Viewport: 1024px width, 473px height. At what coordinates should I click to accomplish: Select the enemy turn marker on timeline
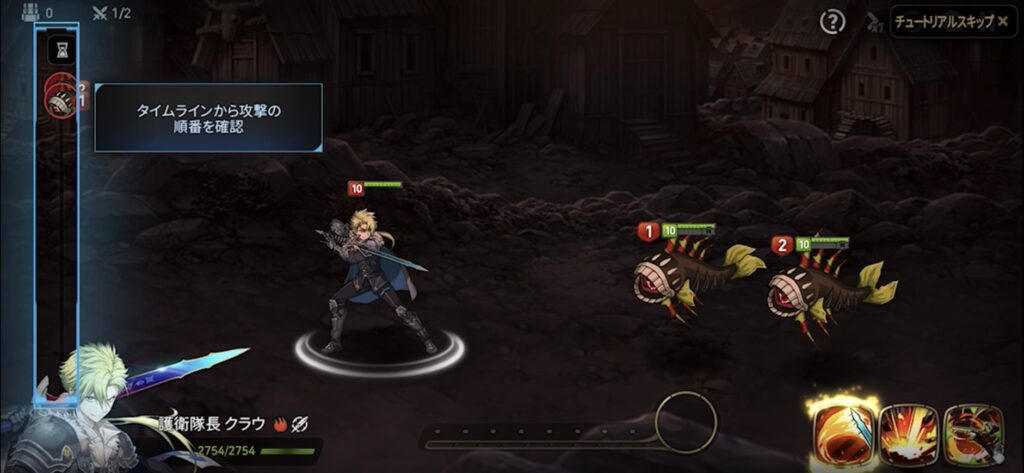click(62, 98)
